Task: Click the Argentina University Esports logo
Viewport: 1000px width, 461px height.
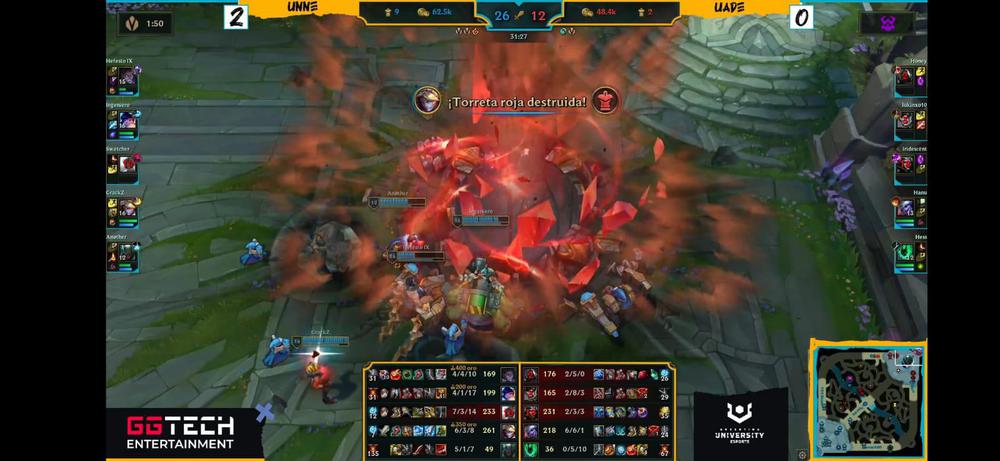Action: pyautogui.click(x=741, y=424)
